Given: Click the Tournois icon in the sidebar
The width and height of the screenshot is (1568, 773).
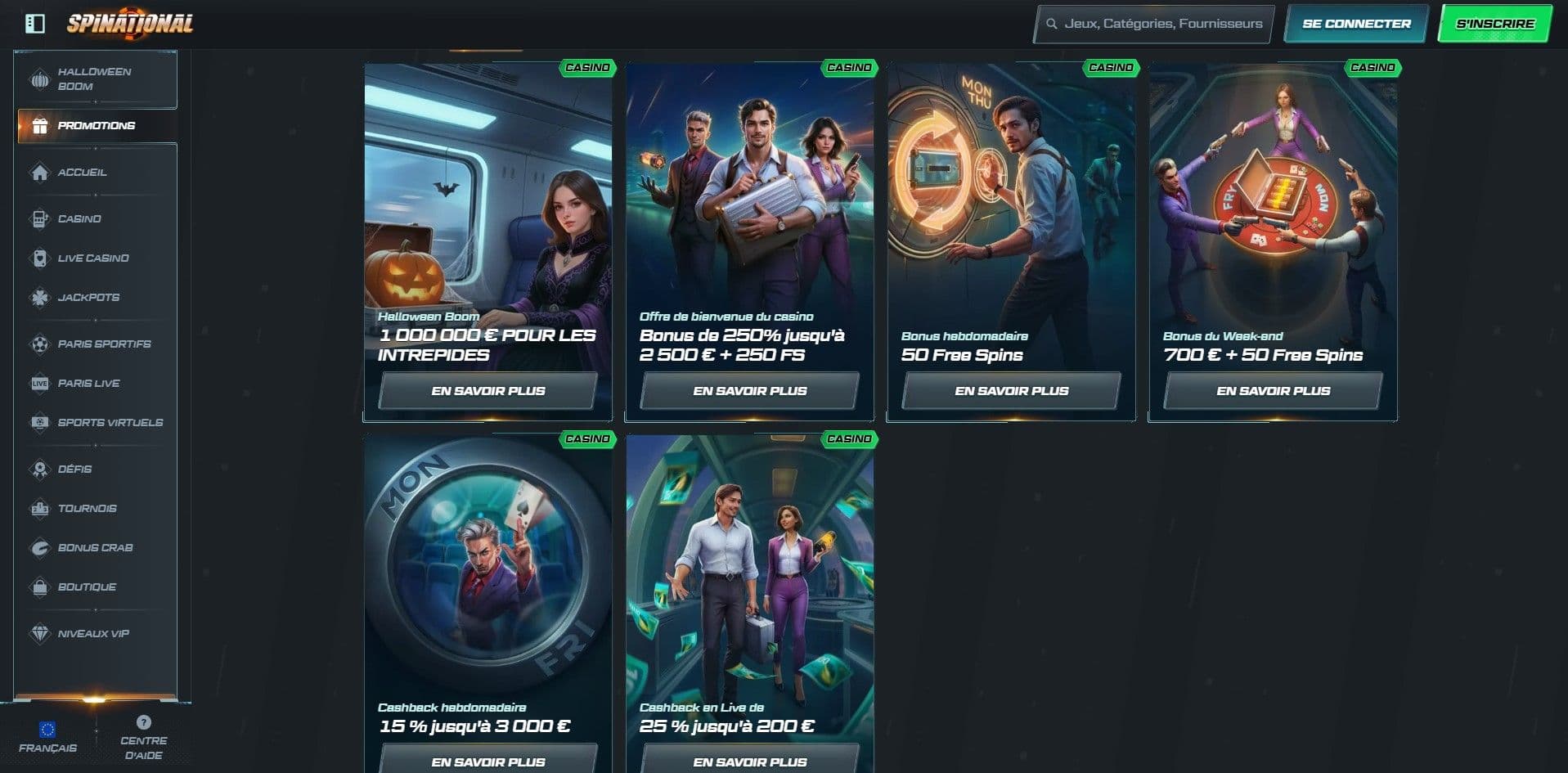Looking at the screenshot, I should tap(38, 508).
